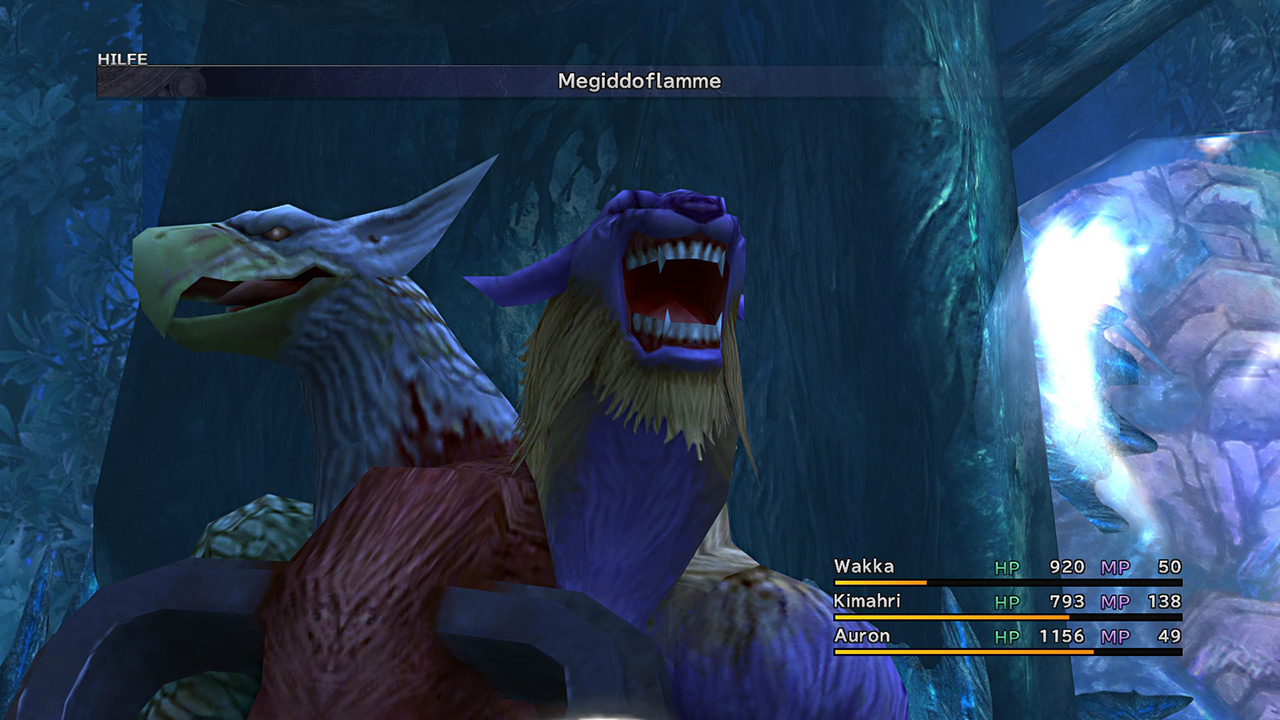The image size is (1280, 720).
Task: Click the Megiddoflamme help banner
Action: point(639,82)
